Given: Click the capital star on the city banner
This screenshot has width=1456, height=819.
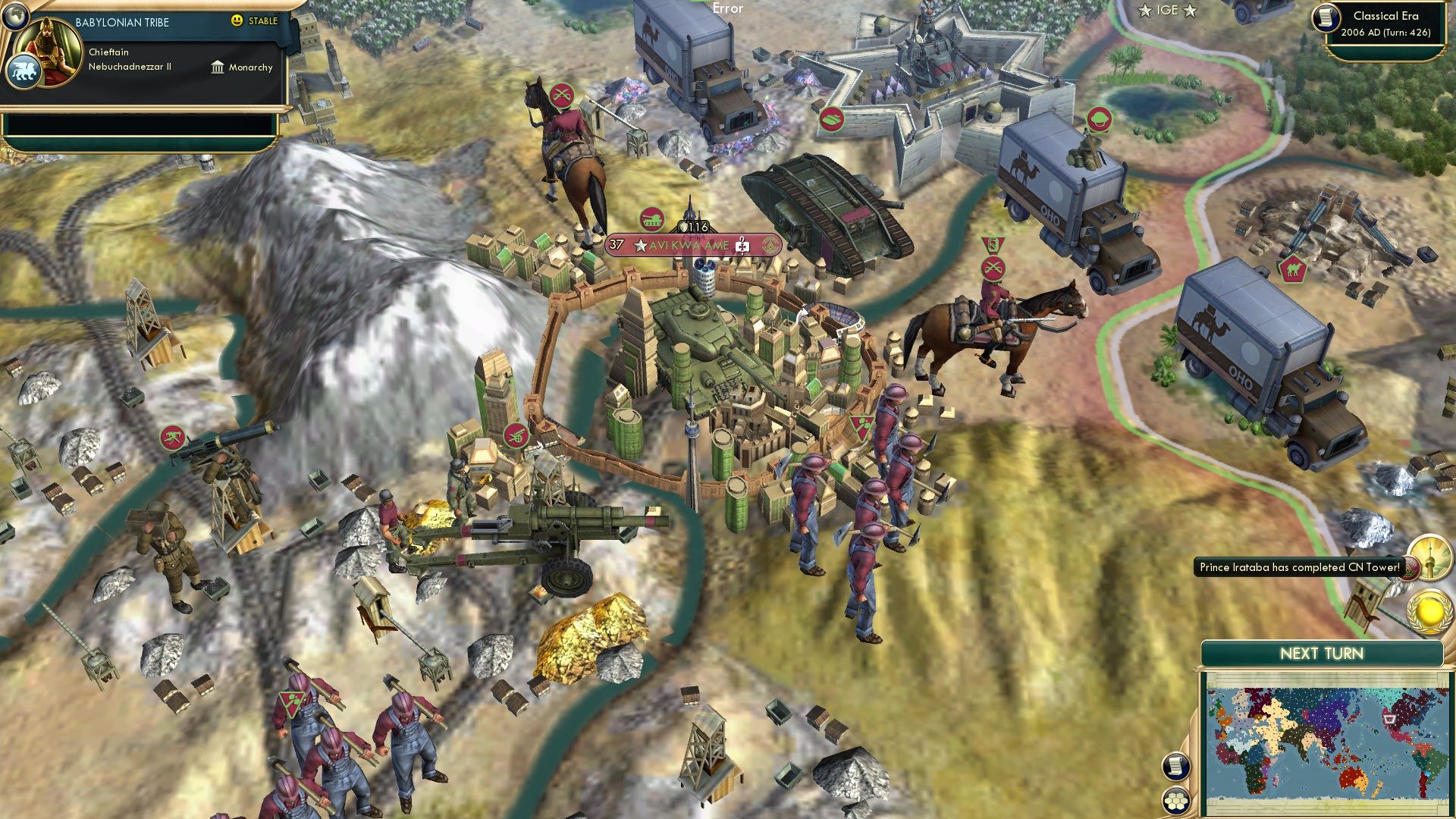Looking at the screenshot, I should pos(642,245).
